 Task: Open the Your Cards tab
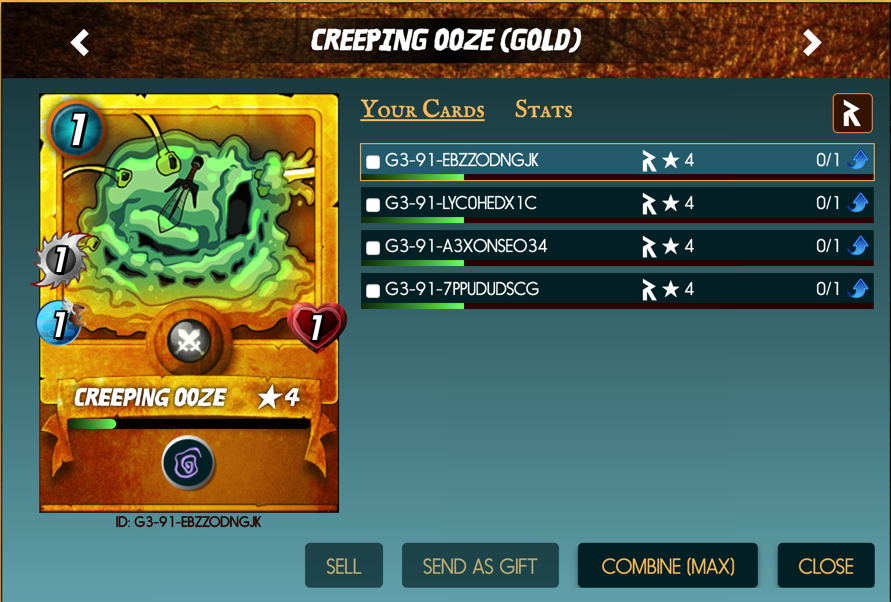tap(422, 110)
